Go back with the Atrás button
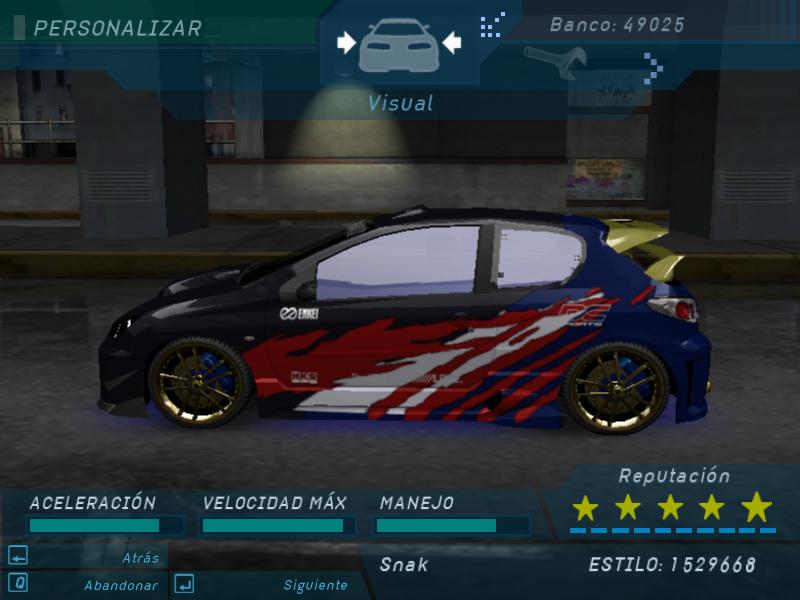Viewport: 800px width, 600px height. [140, 557]
